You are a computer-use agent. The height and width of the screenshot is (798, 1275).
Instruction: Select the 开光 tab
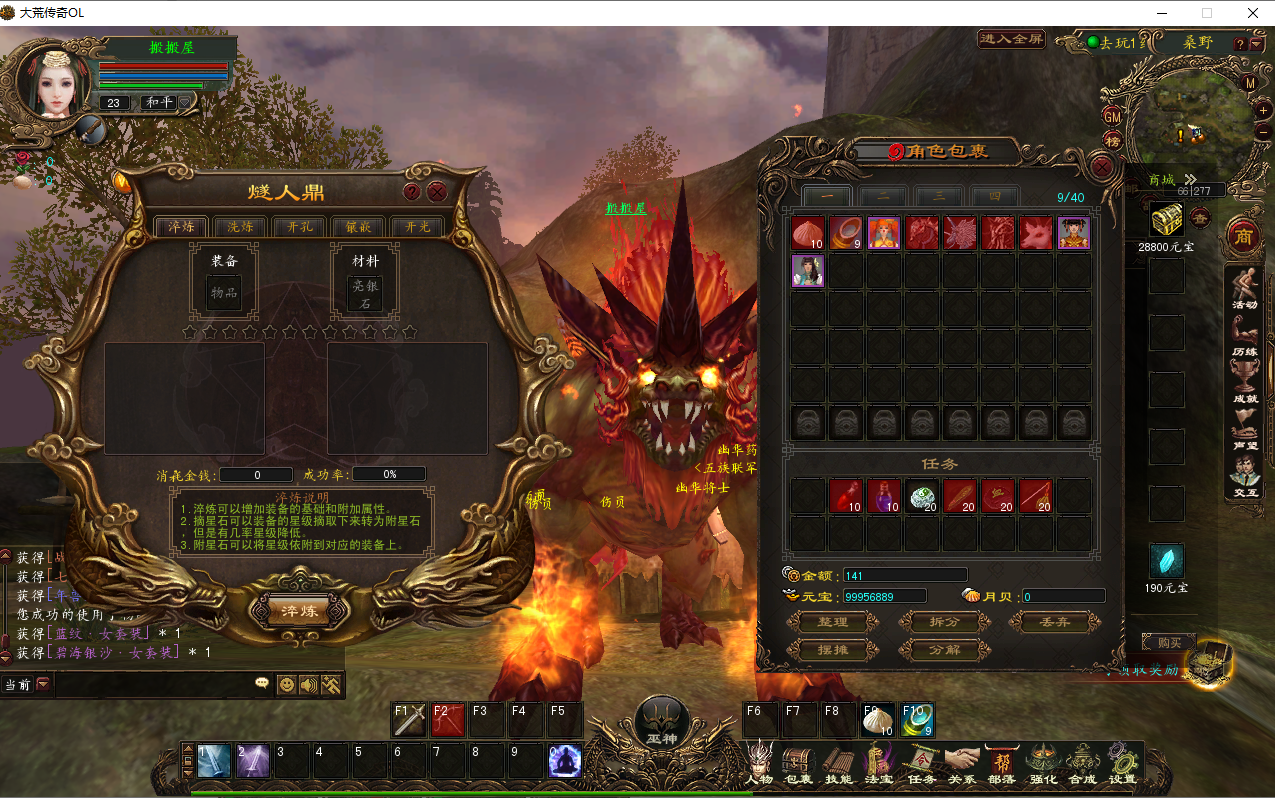coord(416,227)
